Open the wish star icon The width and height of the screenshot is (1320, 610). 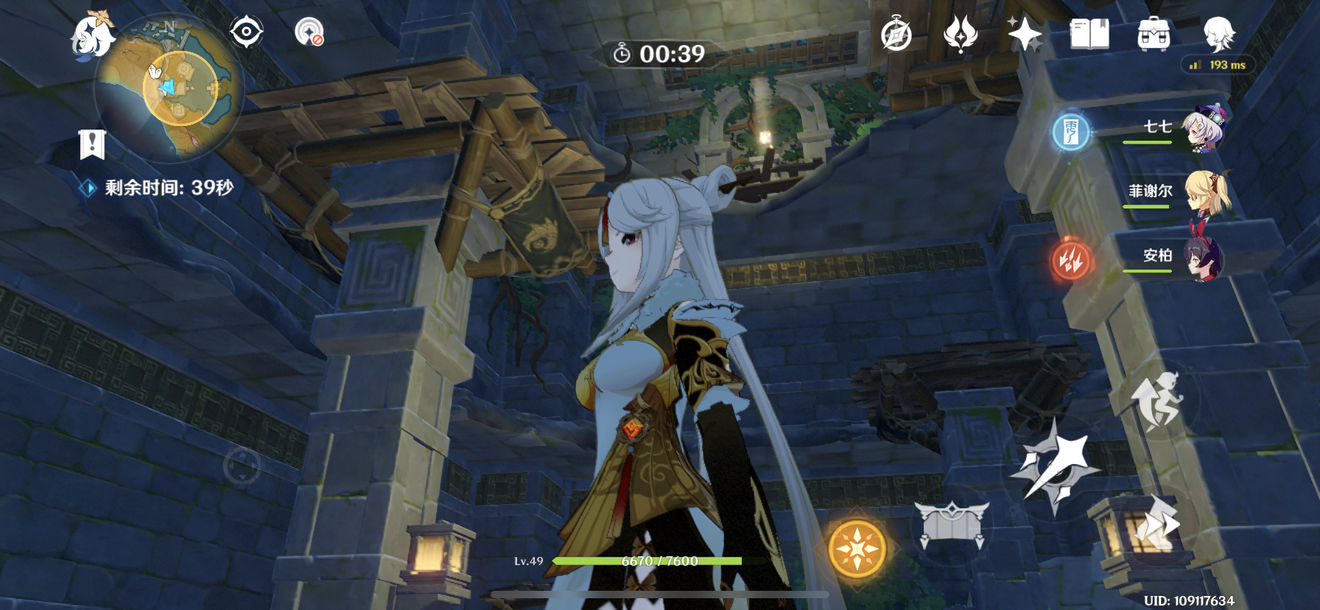click(1025, 35)
